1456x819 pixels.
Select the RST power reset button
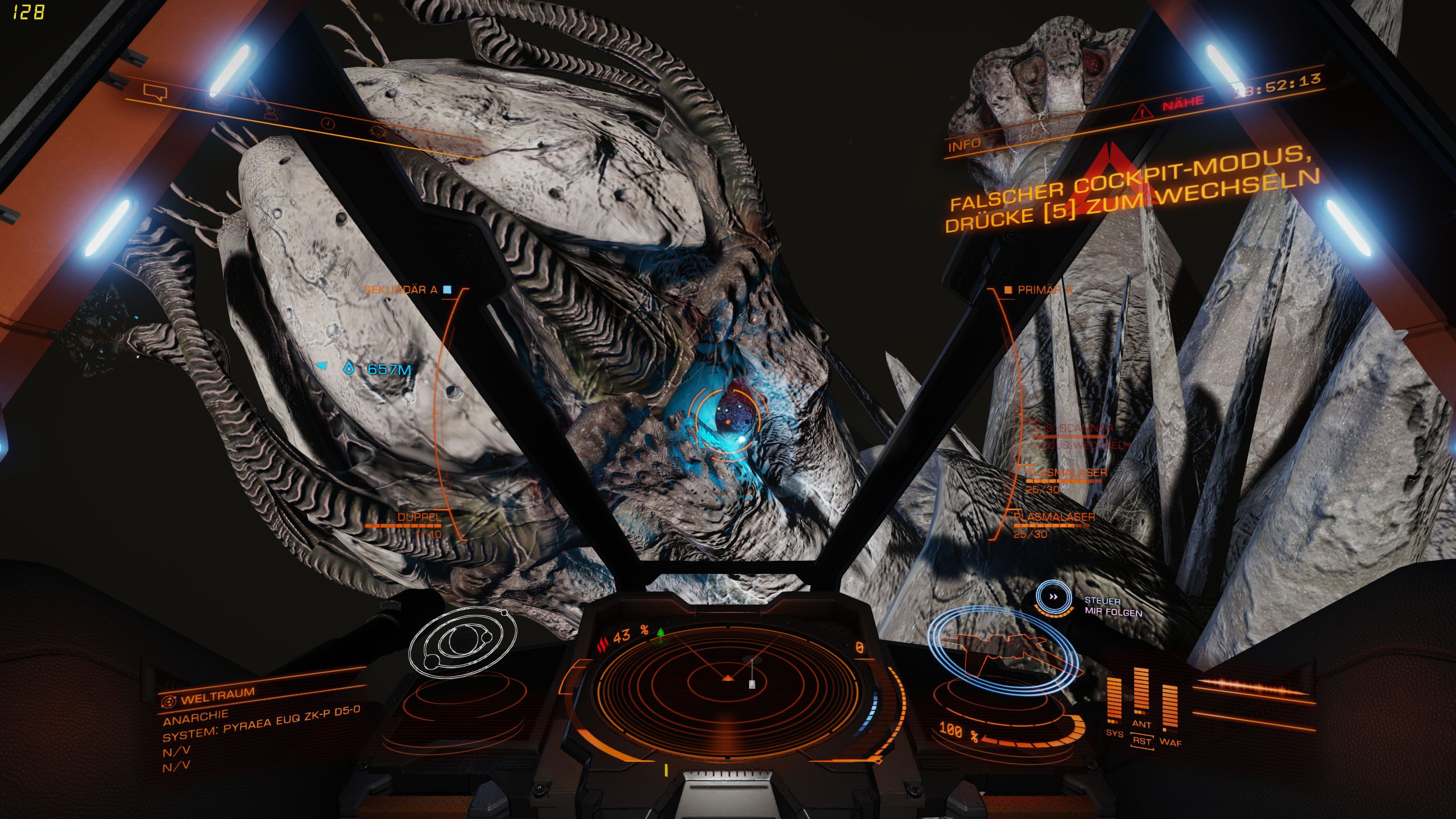click(1141, 741)
